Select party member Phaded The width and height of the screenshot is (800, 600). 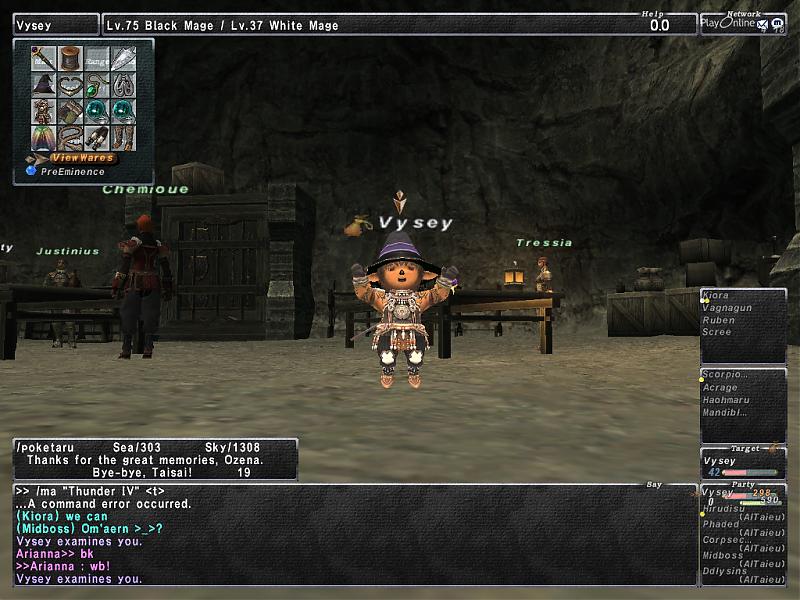tap(721, 524)
